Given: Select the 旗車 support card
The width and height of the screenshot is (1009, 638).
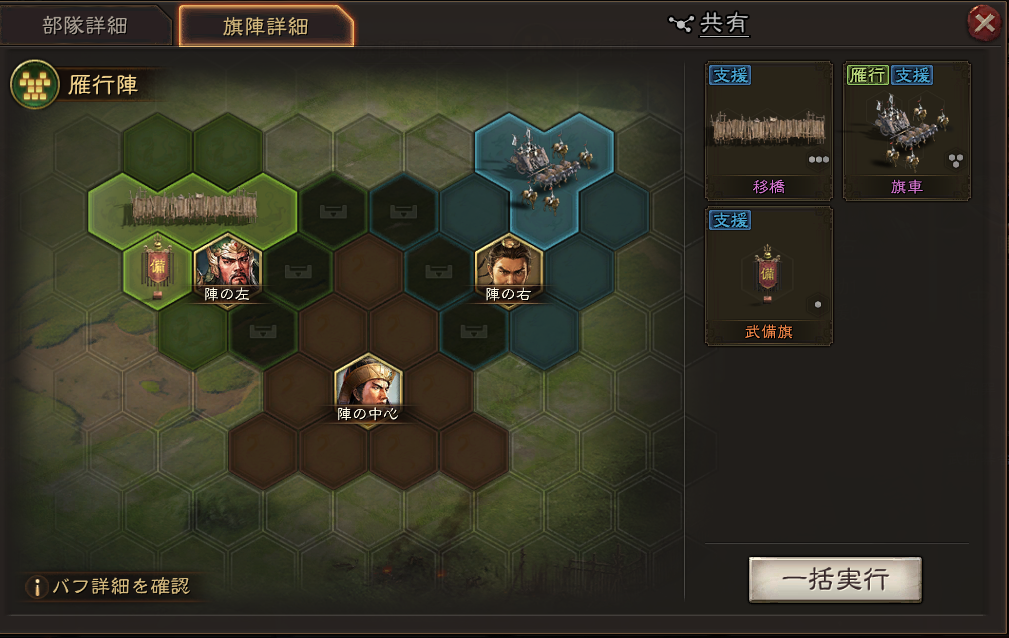Looking at the screenshot, I should pyautogui.click(x=906, y=131).
